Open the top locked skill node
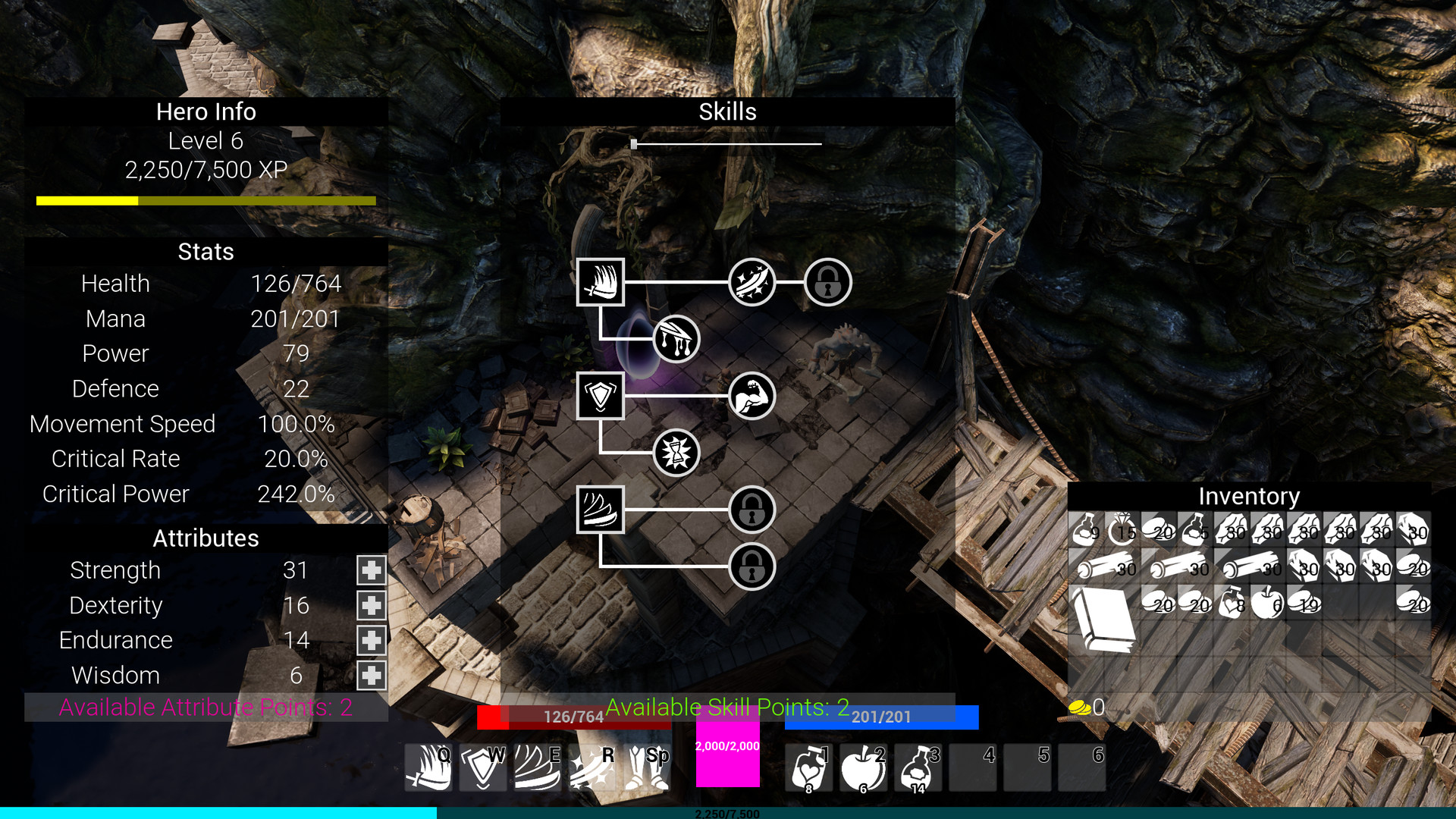The width and height of the screenshot is (1456, 819). (x=828, y=281)
